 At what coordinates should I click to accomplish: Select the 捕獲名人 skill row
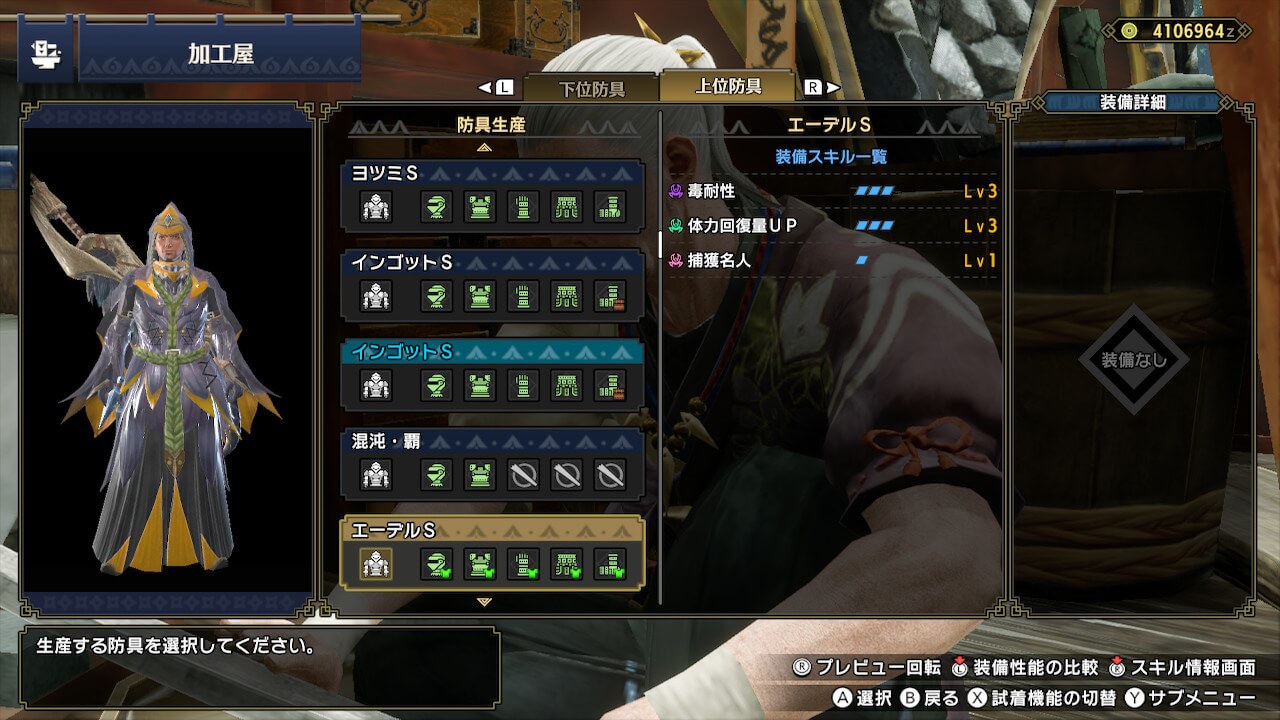click(x=832, y=261)
